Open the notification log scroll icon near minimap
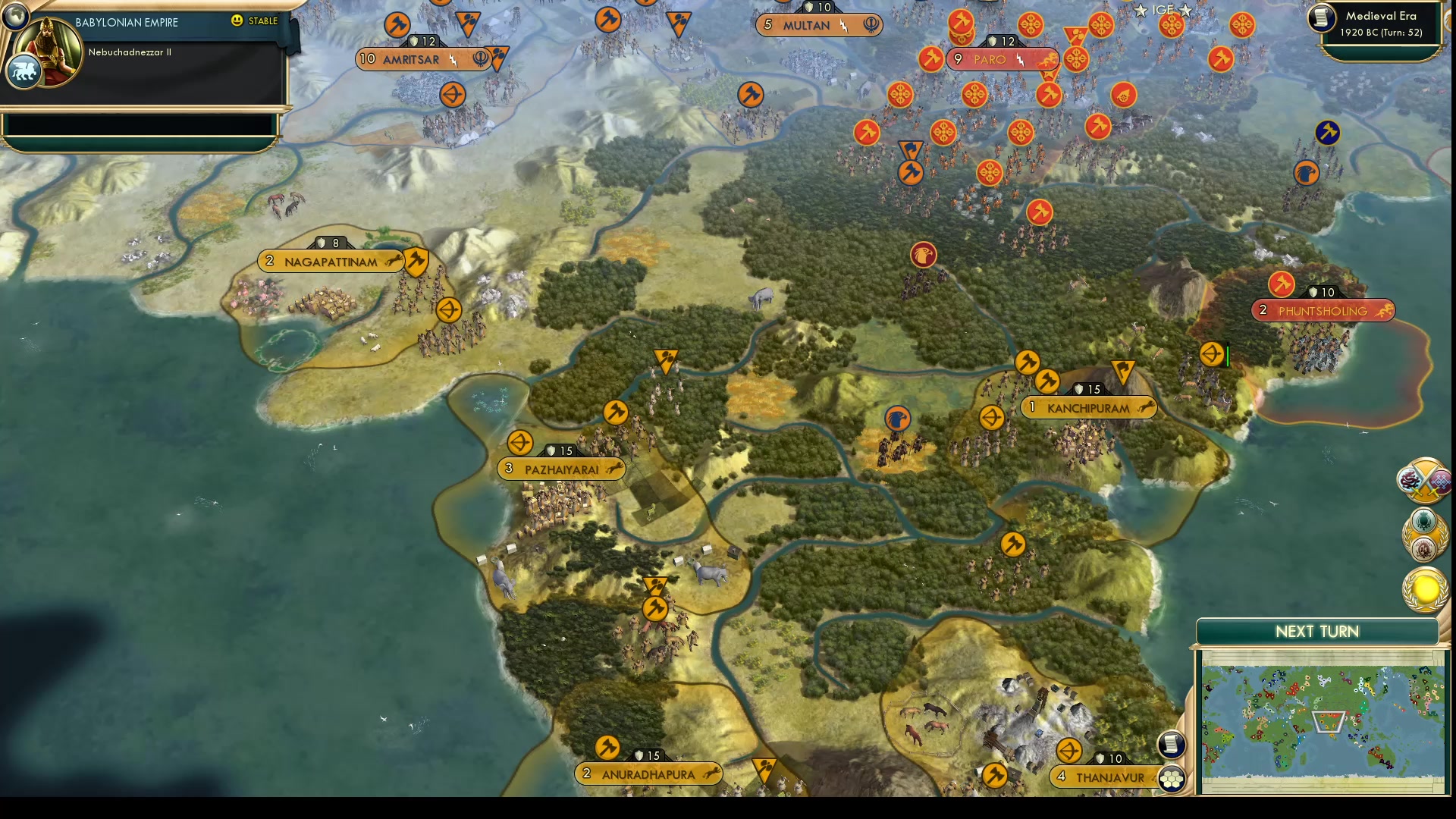The image size is (1456, 819). pos(1172,745)
